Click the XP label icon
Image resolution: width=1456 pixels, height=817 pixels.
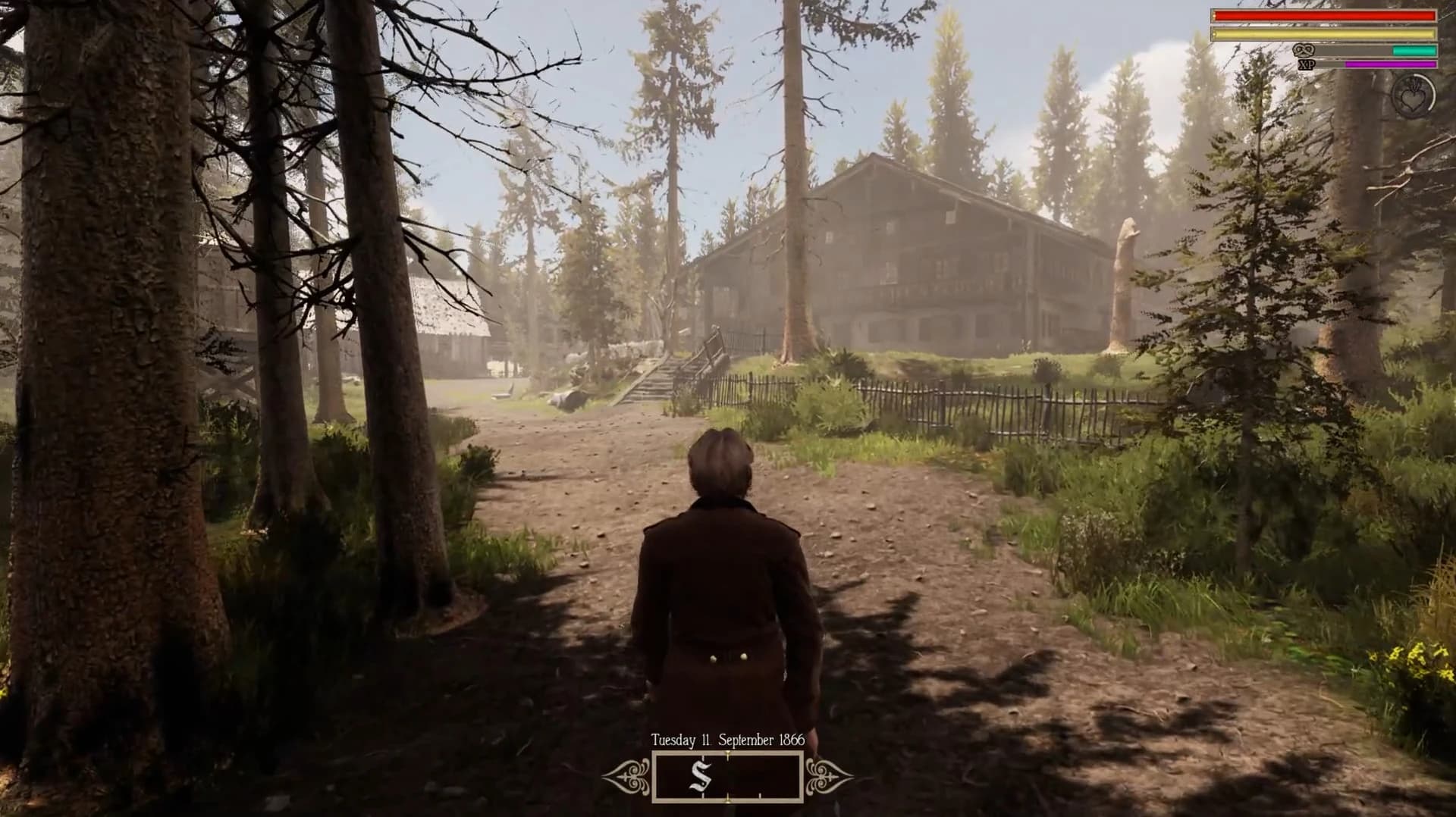coord(1307,64)
